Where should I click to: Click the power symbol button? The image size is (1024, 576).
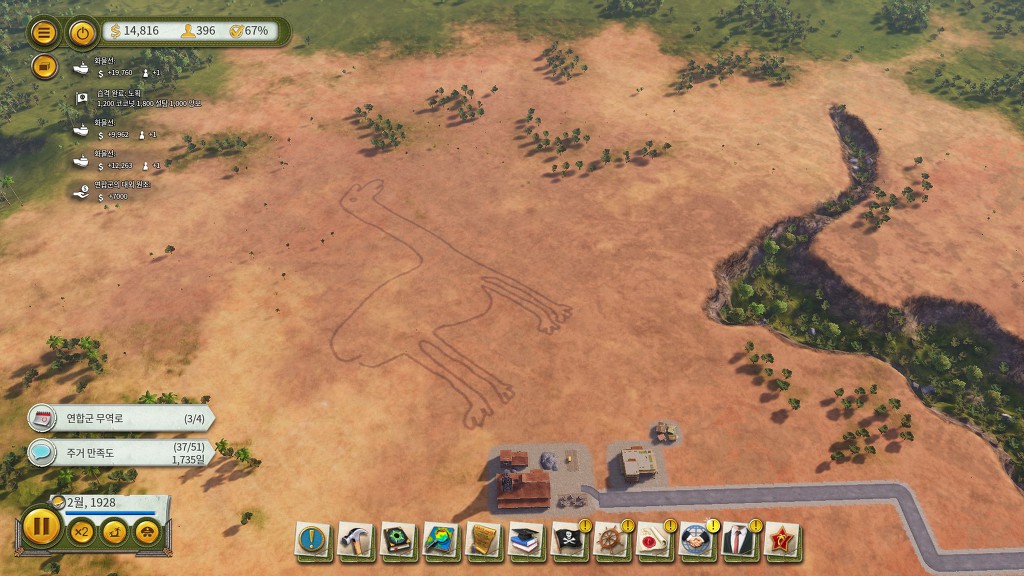83,32
